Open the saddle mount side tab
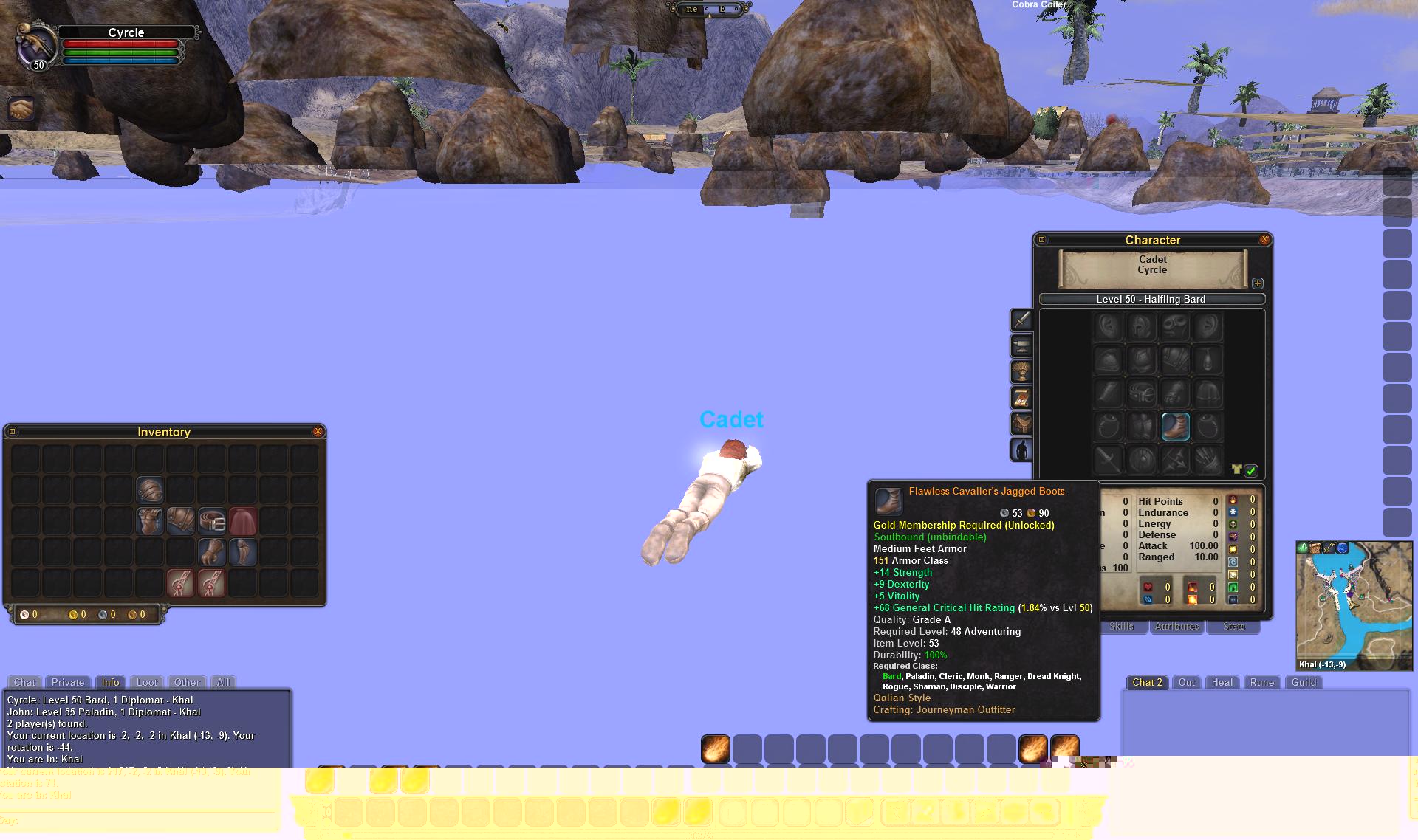 (1021, 424)
